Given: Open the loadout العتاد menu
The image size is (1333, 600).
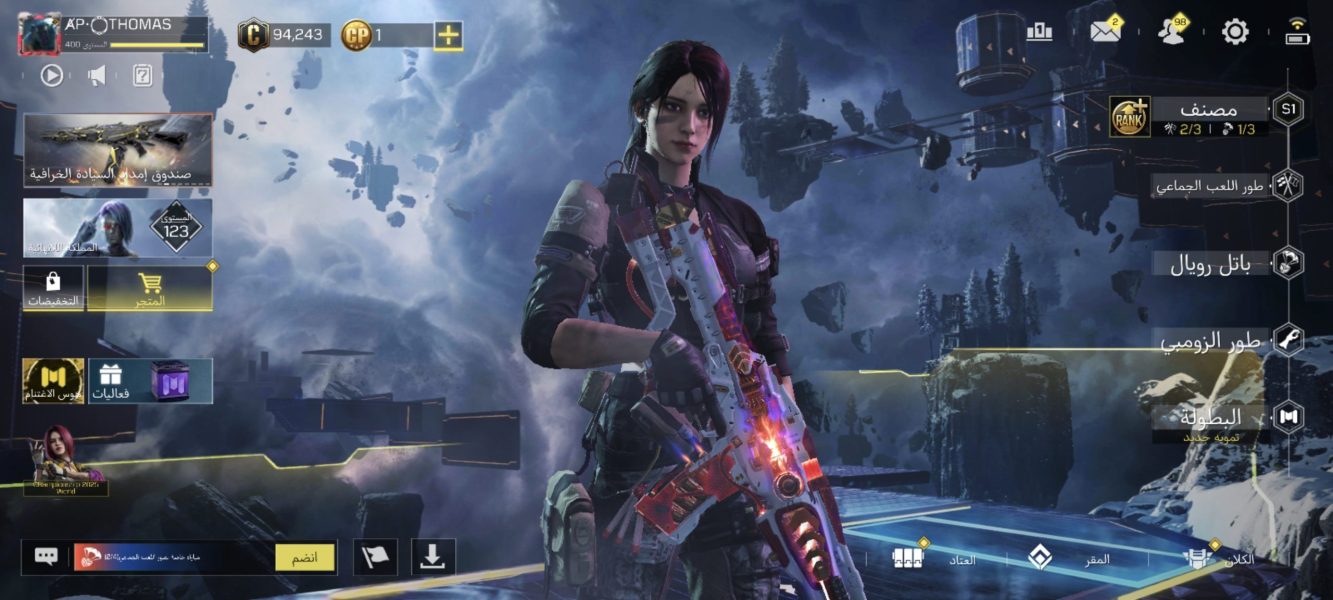Looking at the screenshot, I should coord(935,559).
